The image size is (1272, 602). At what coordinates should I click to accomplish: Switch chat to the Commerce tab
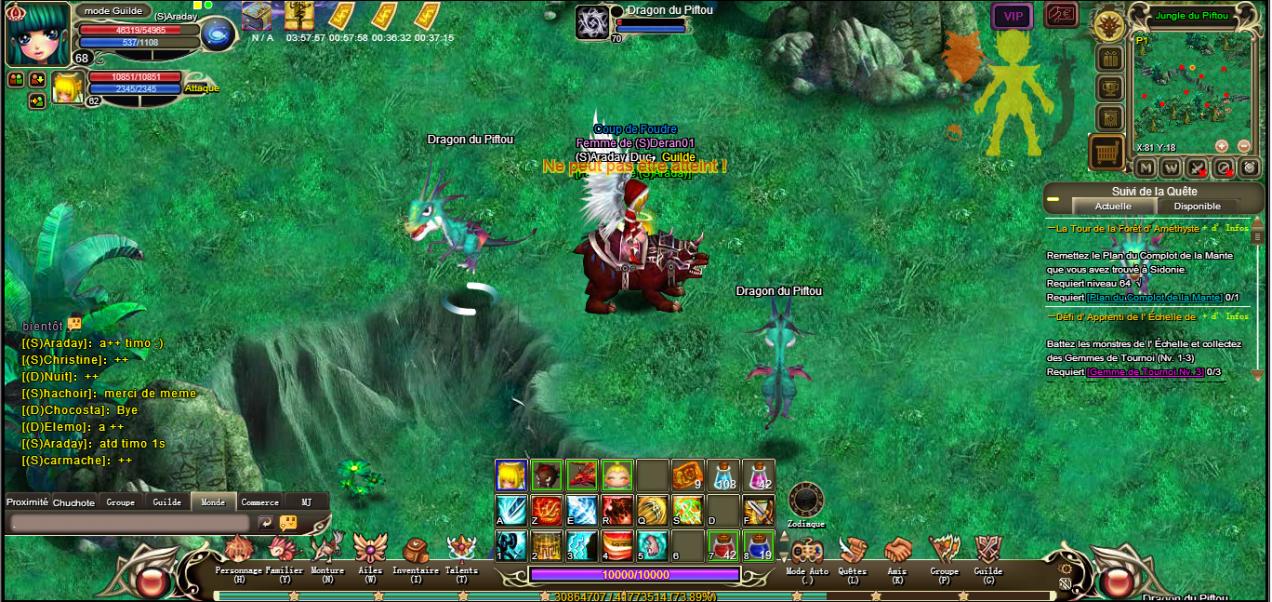click(260, 502)
